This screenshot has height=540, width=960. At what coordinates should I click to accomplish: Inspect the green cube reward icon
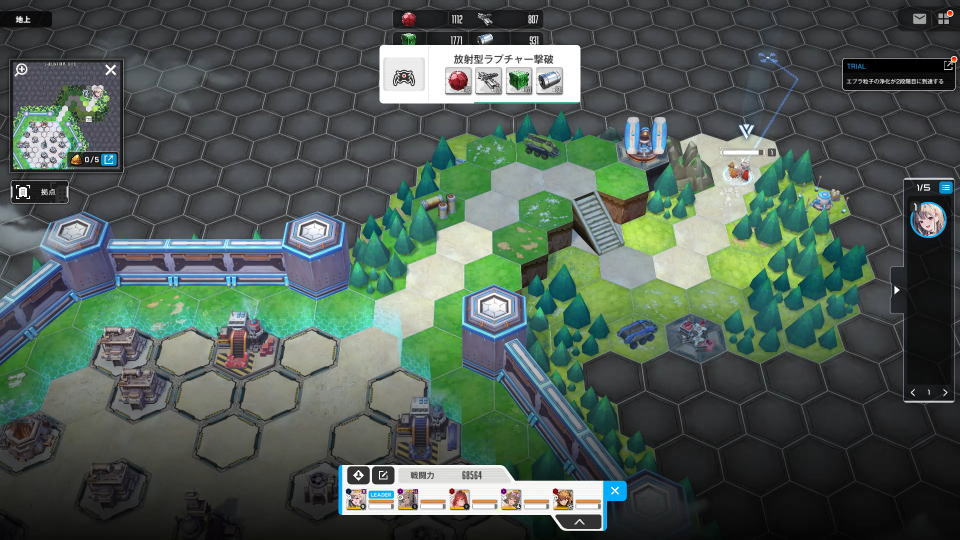[x=518, y=81]
